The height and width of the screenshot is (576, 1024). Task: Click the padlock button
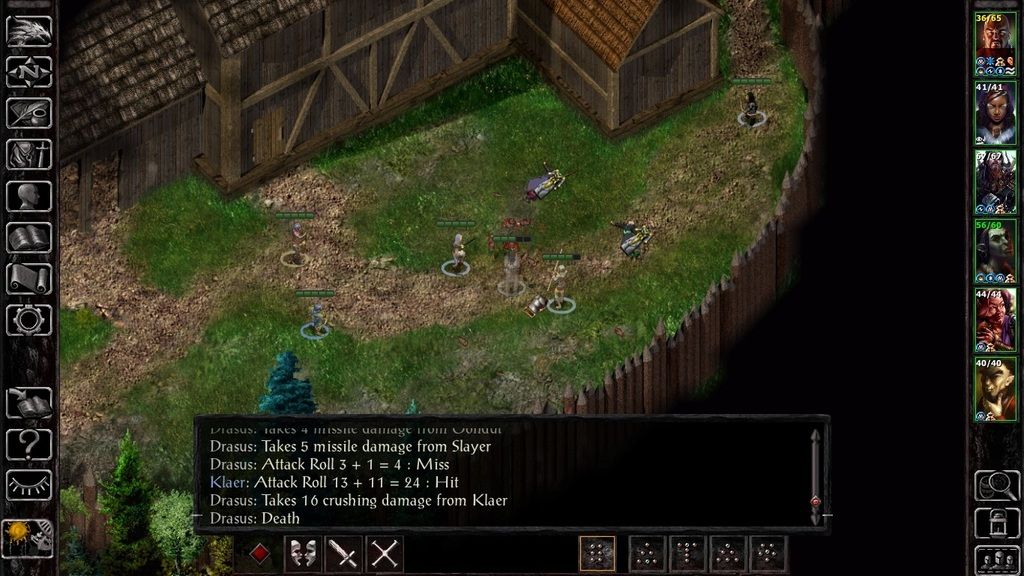coord(996,522)
